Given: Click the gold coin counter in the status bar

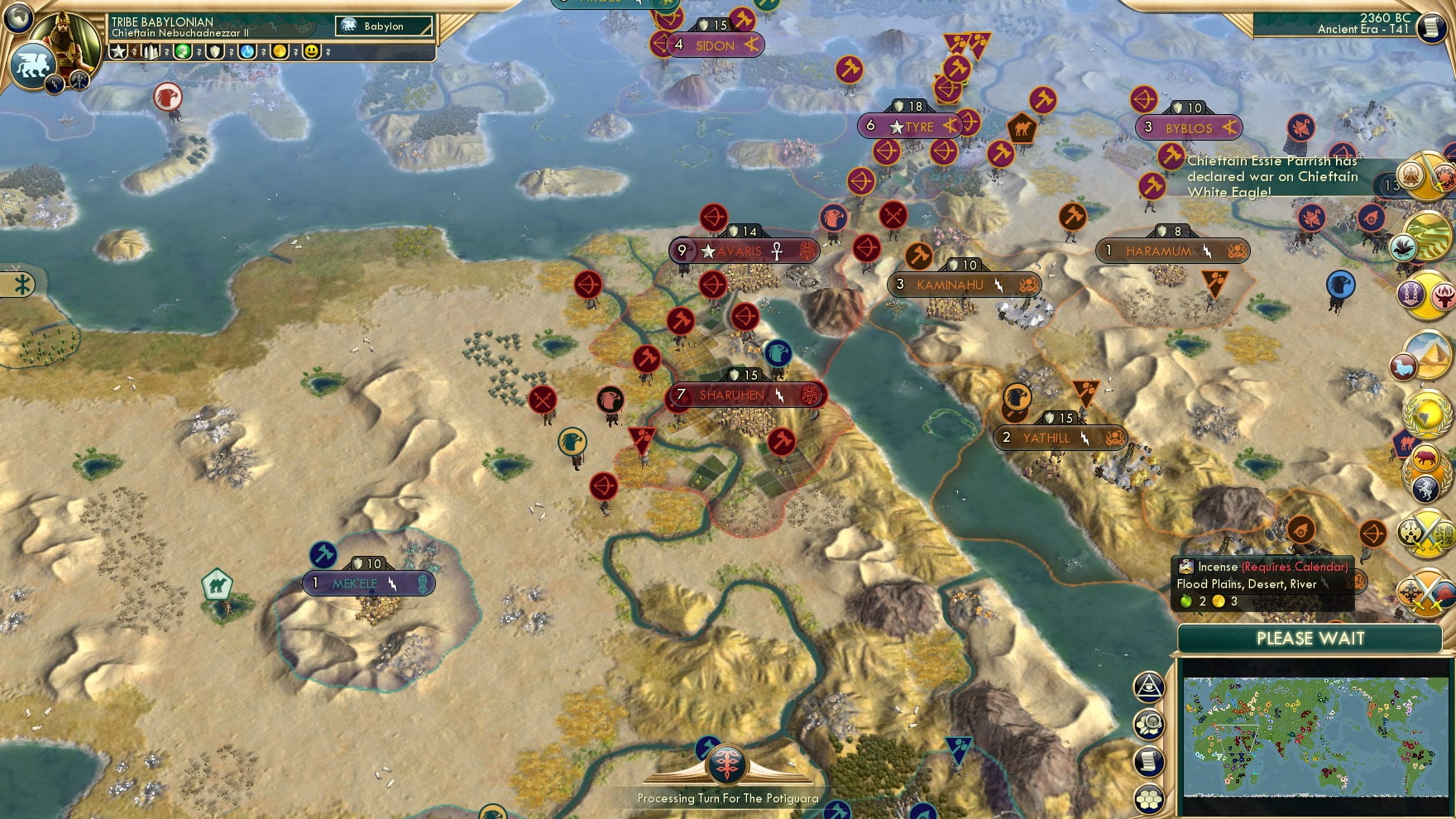Looking at the screenshot, I should point(280,50).
